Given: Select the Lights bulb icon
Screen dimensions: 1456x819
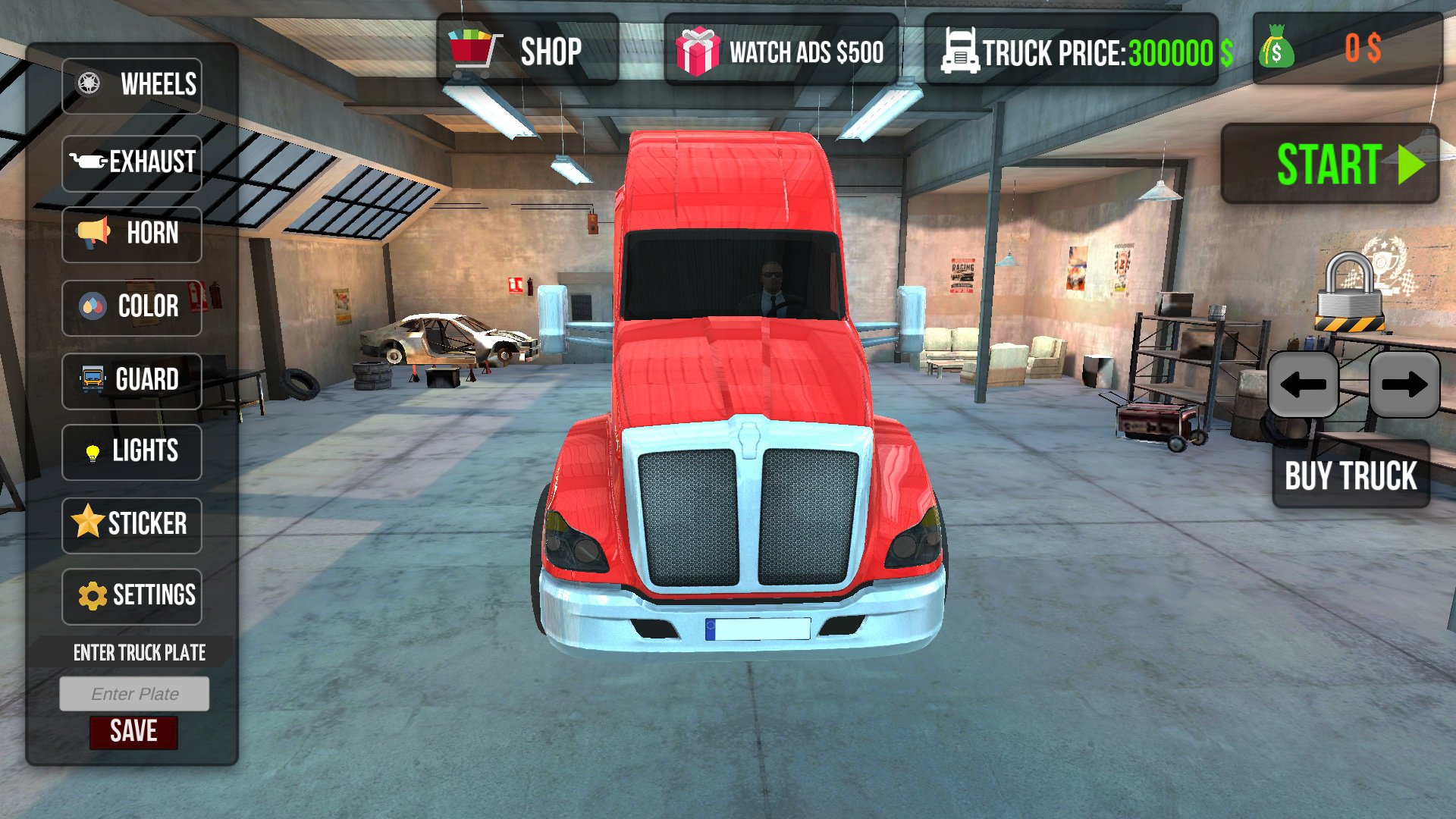Looking at the screenshot, I should point(89,451).
